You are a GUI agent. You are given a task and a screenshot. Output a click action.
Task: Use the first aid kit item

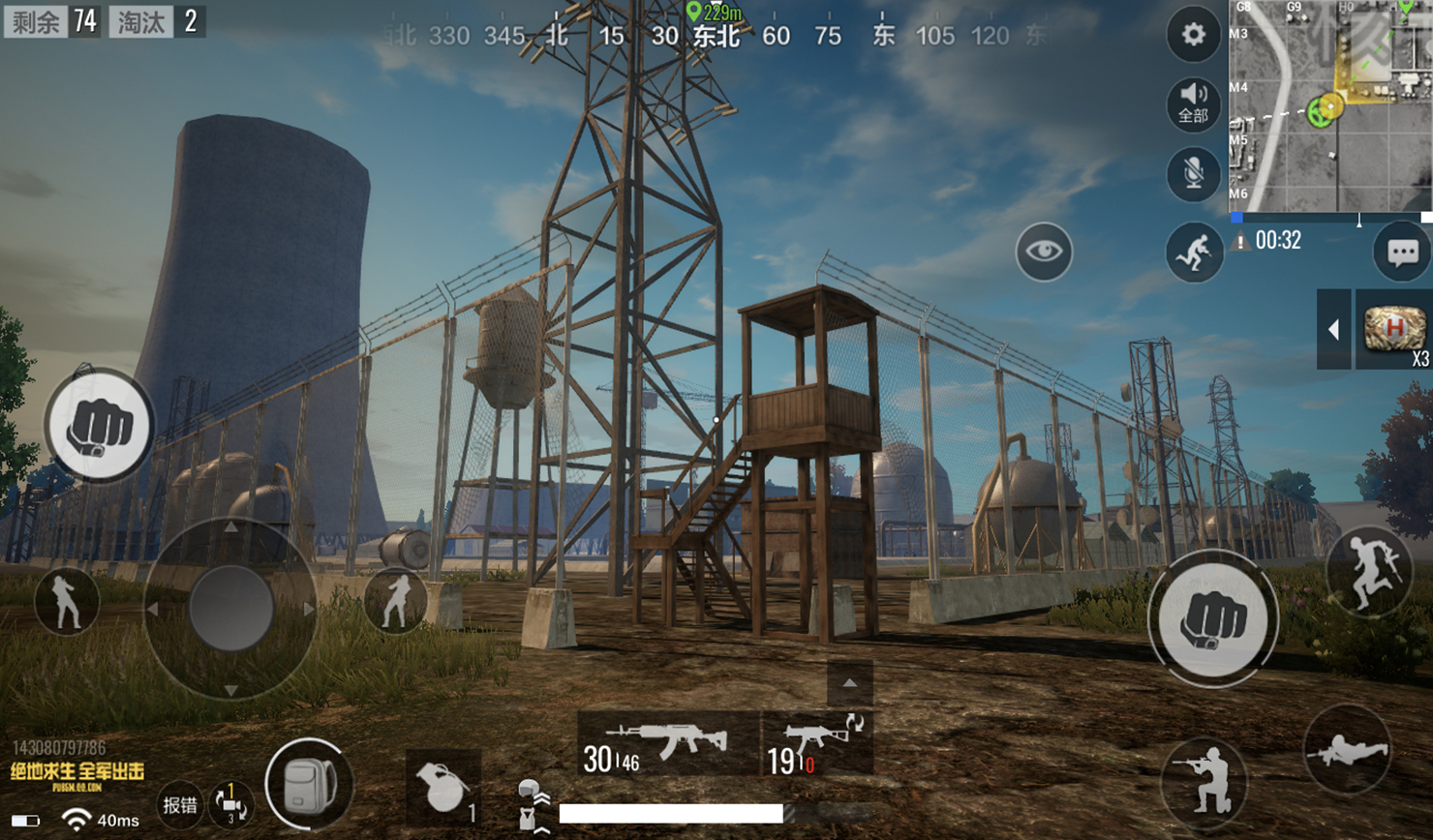pos(1393,330)
